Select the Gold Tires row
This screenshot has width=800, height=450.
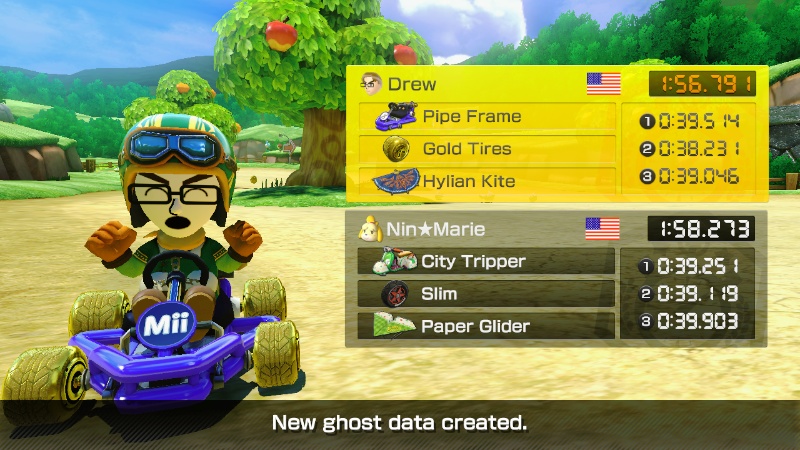tap(486, 149)
